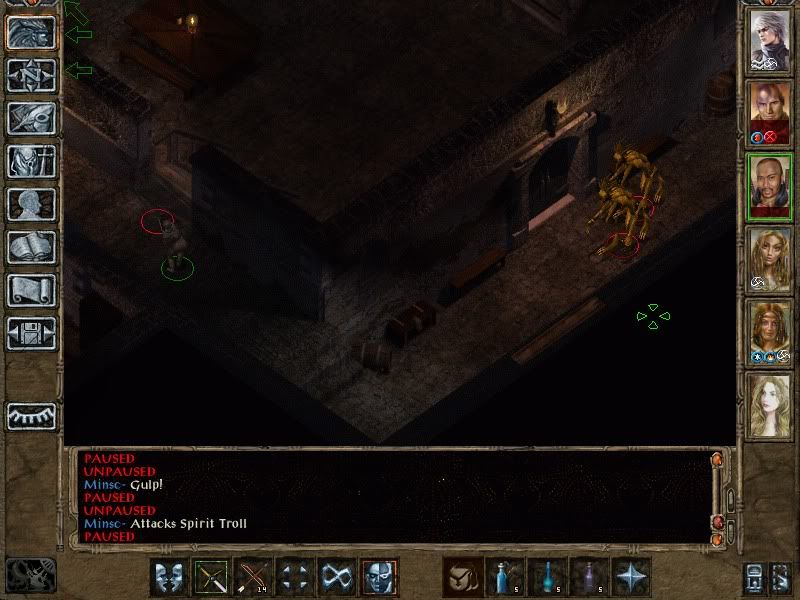Return to game via top sidebar button
The height and width of the screenshot is (600, 800).
[31, 32]
